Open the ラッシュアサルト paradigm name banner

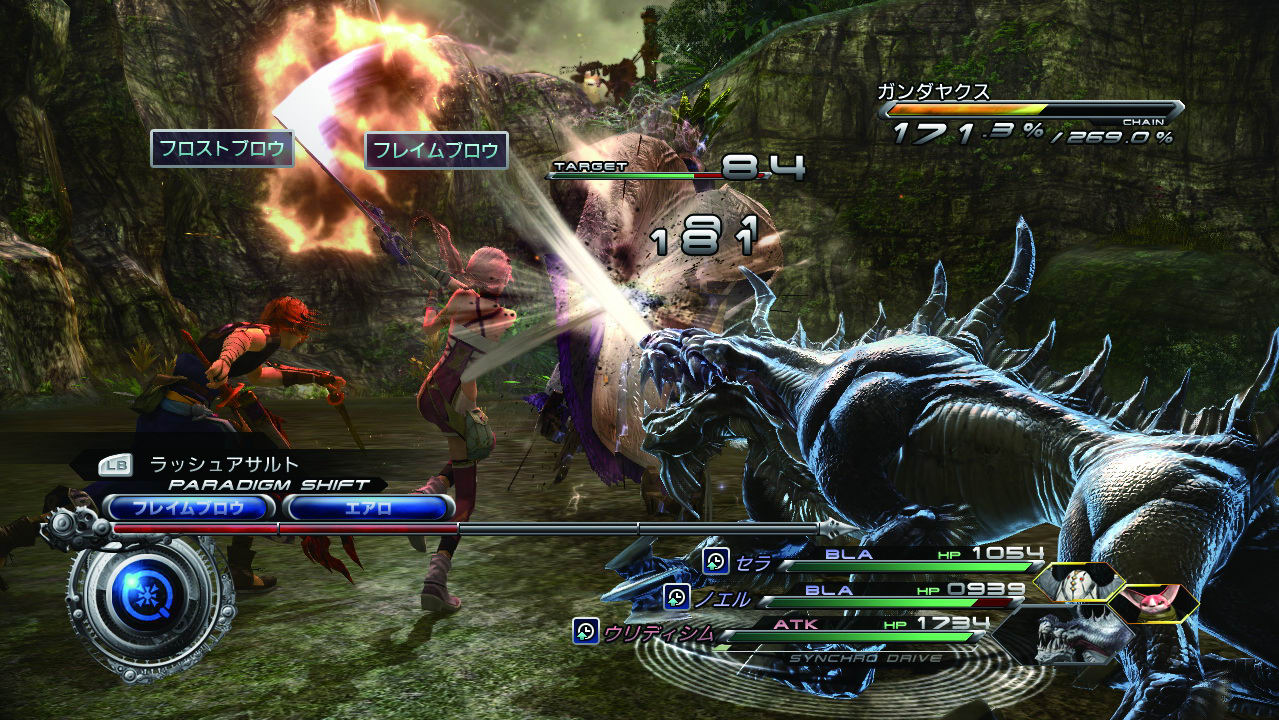point(225,464)
